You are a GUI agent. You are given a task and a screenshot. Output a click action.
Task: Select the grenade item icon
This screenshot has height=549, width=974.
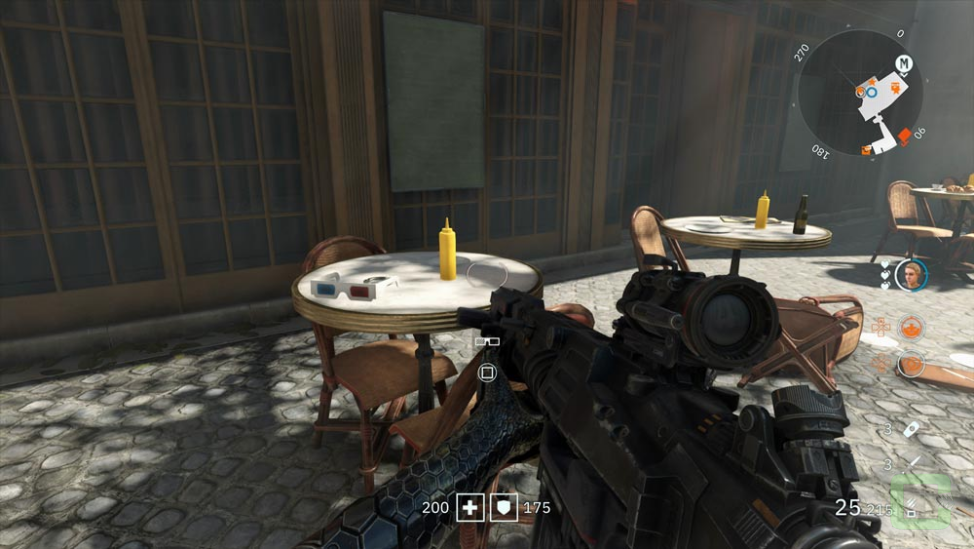912,428
